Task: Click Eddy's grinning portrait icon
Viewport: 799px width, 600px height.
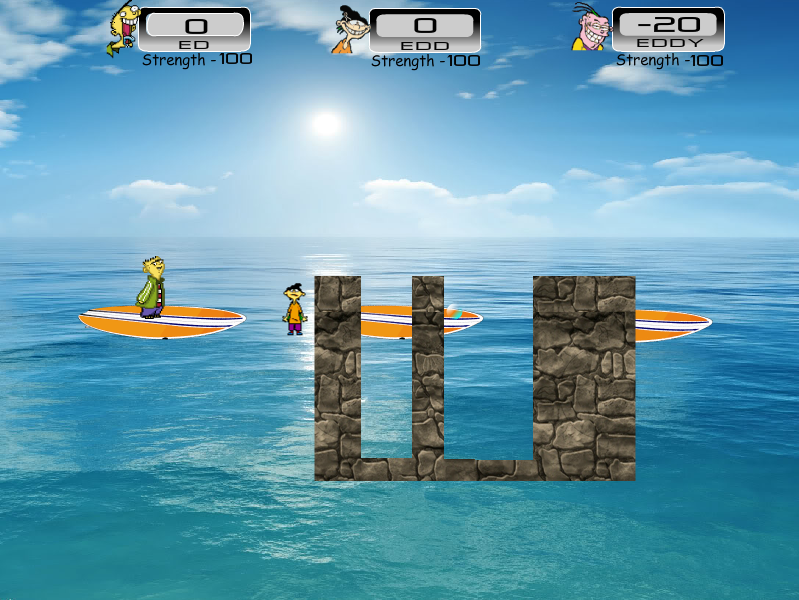Action: (590, 28)
